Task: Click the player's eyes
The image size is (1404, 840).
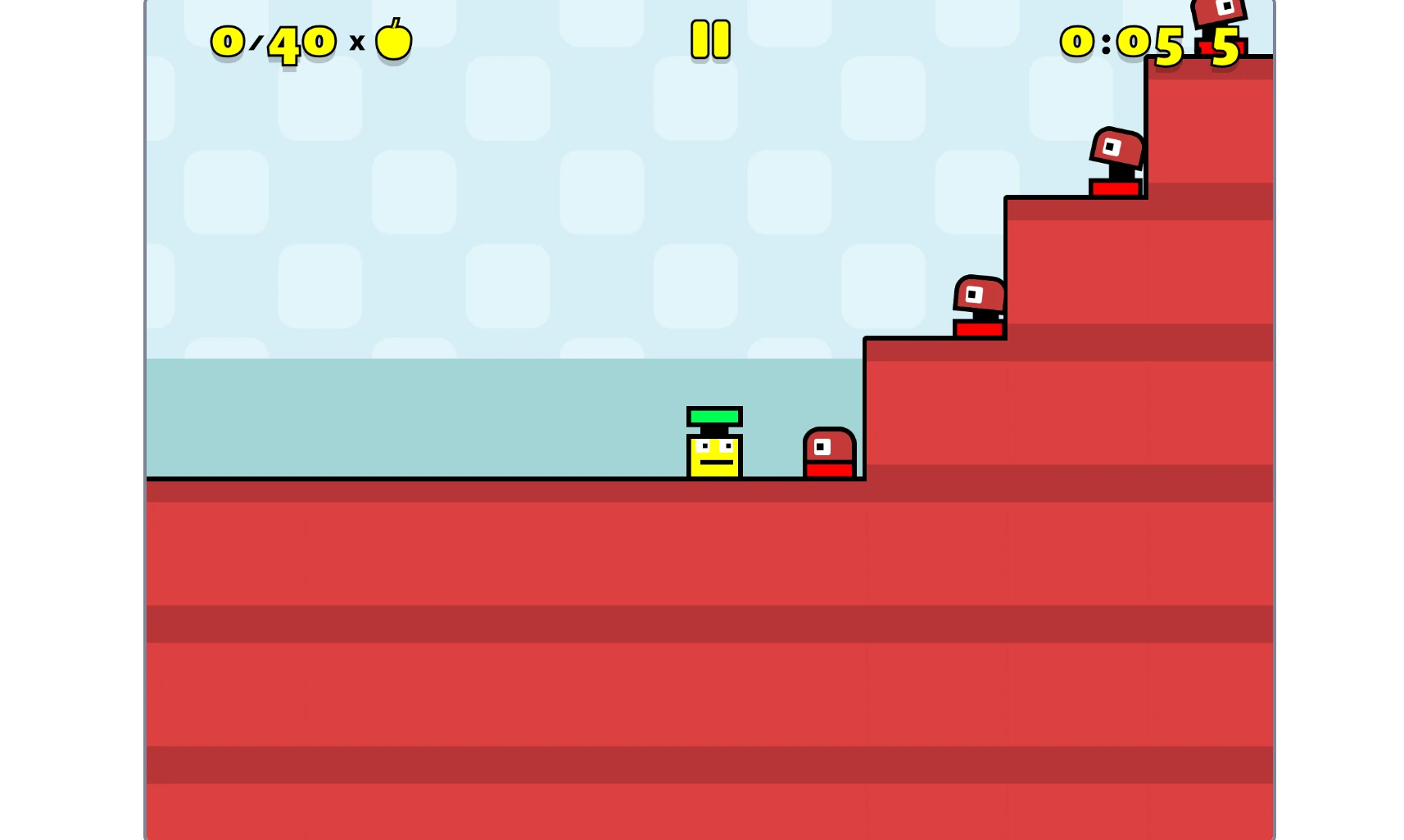Action: 714,445
